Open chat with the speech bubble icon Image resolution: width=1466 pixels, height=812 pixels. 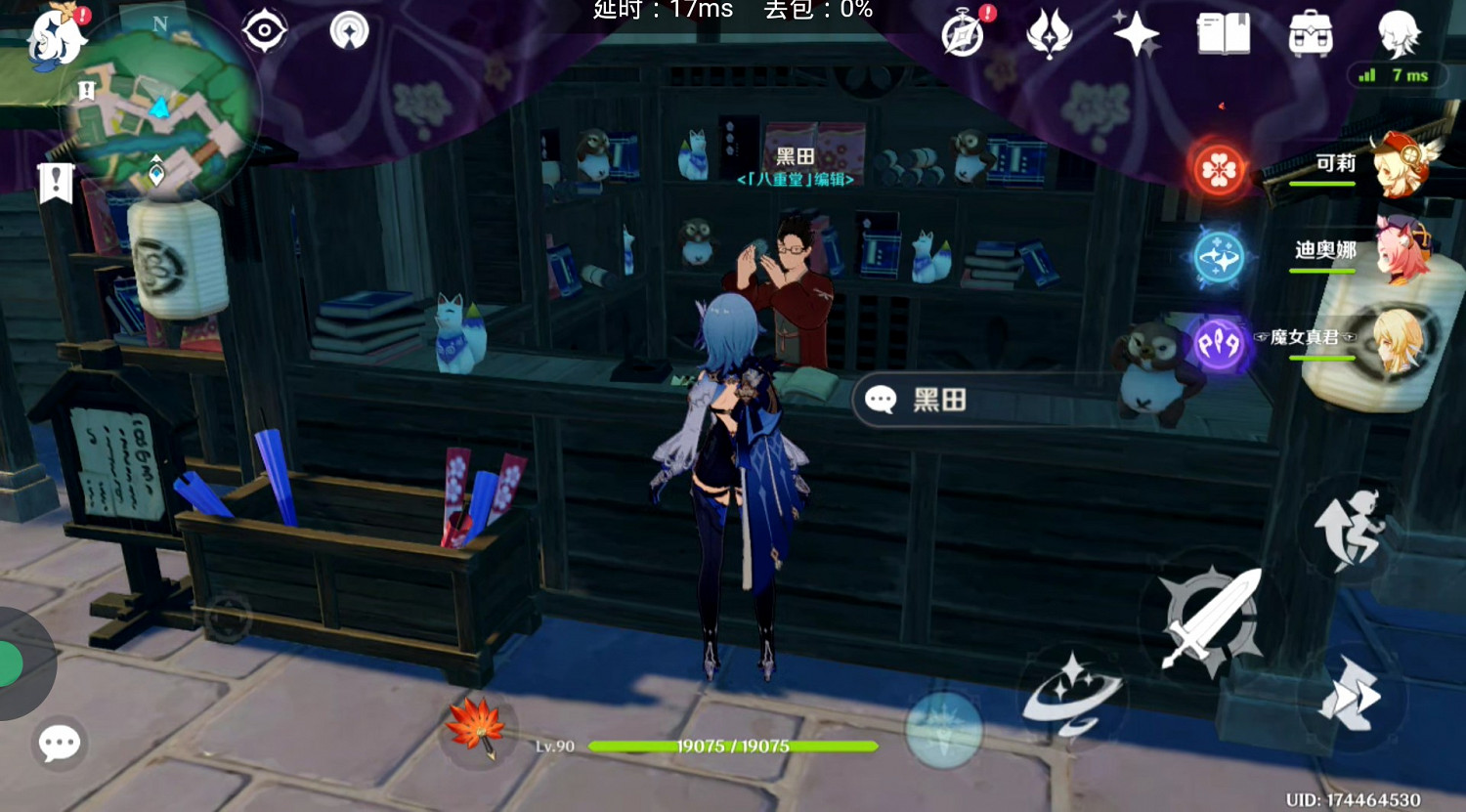click(x=59, y=744)
